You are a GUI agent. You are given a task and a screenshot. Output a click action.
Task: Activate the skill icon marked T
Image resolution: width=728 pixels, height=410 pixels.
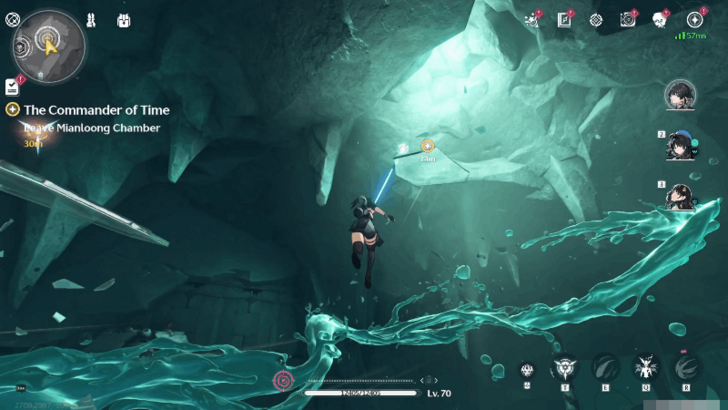pos(564,368)
